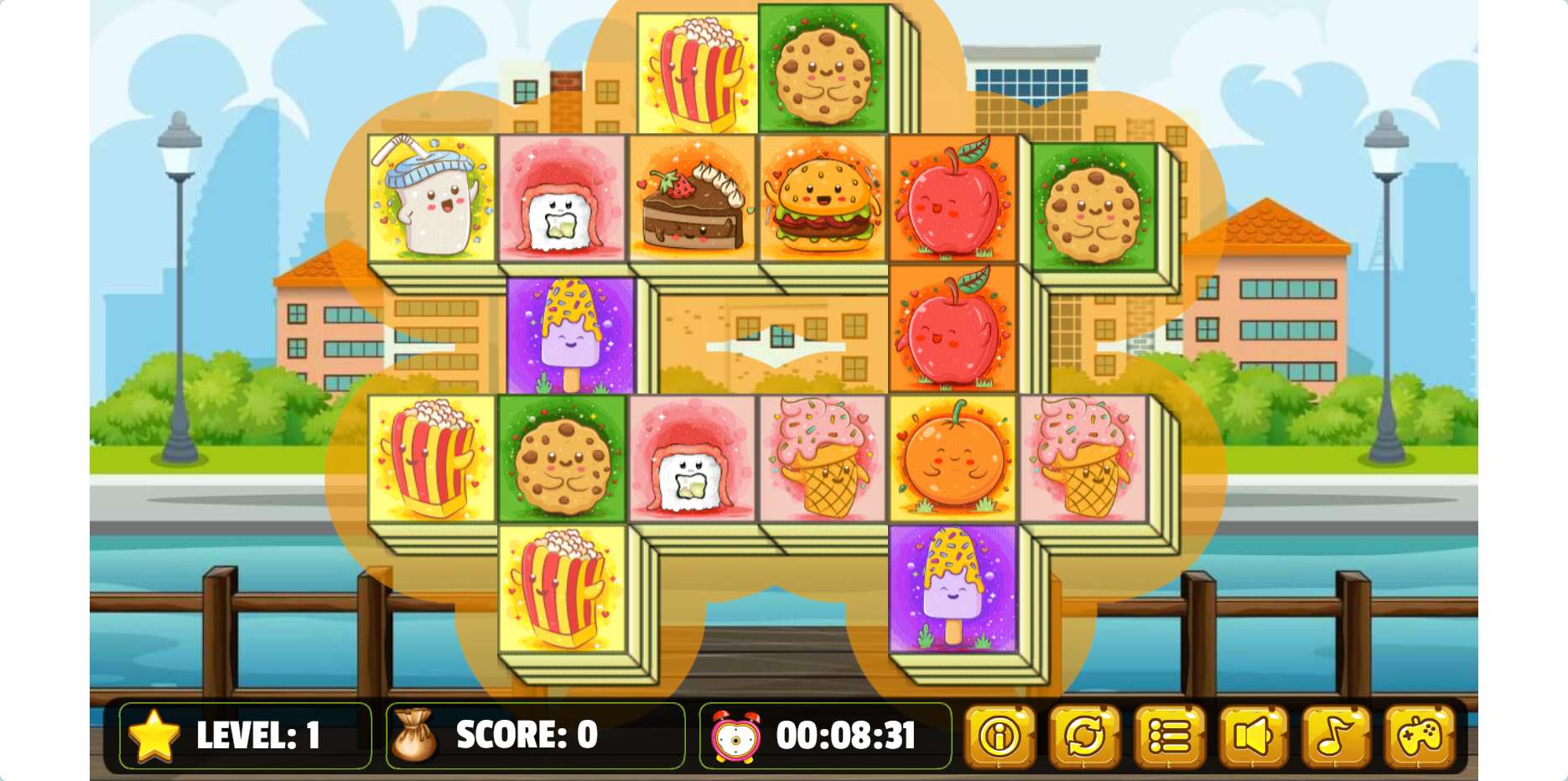
Task: Open the info button
Action: click(x=999, y=737)
